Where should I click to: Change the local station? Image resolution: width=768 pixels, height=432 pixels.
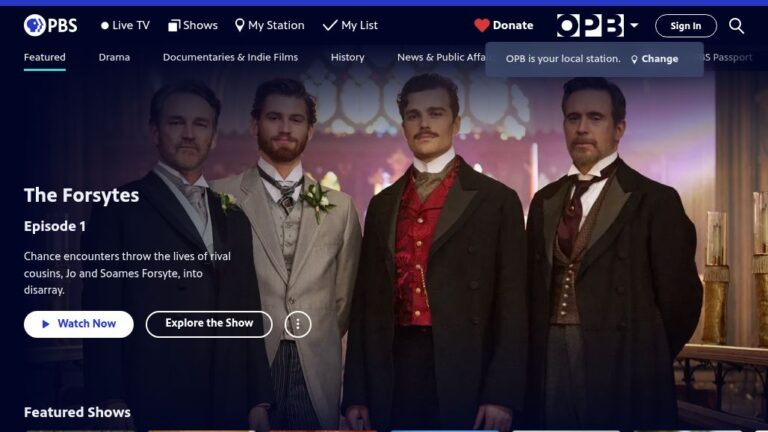click(x=654, y=59)
